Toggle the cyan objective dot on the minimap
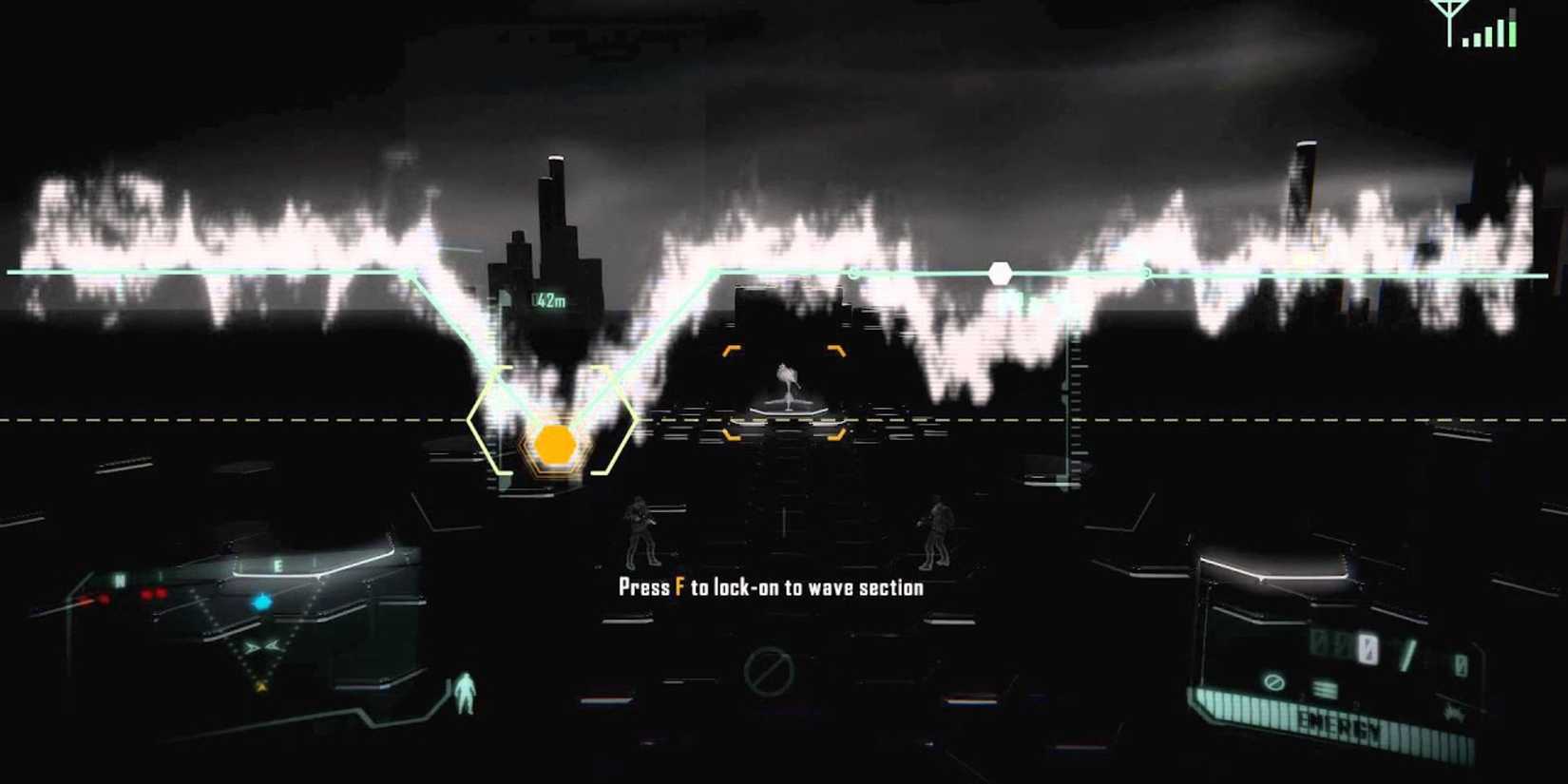Screen dimensions: 1568x784 pyautogui.click(x=262, y=602)
